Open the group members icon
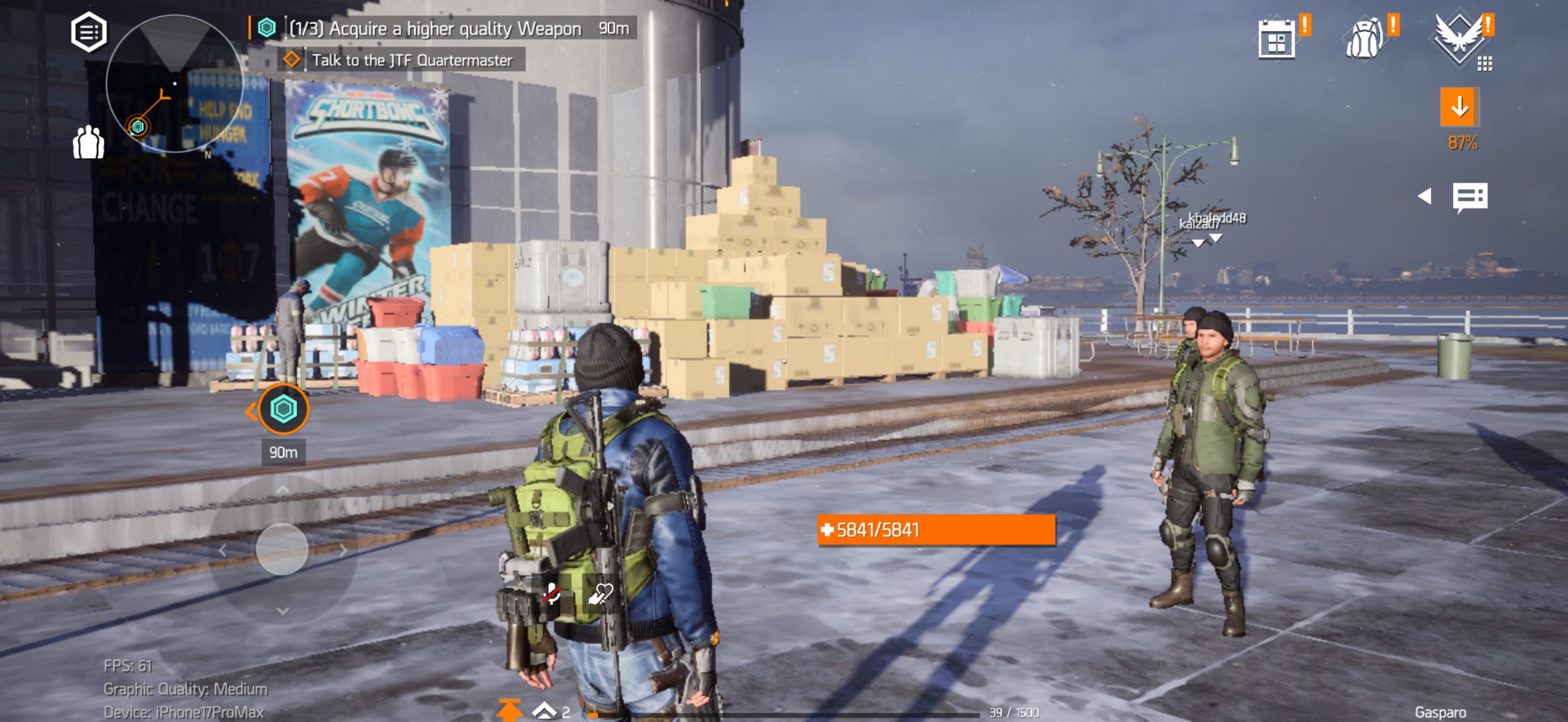 (89, 142)
